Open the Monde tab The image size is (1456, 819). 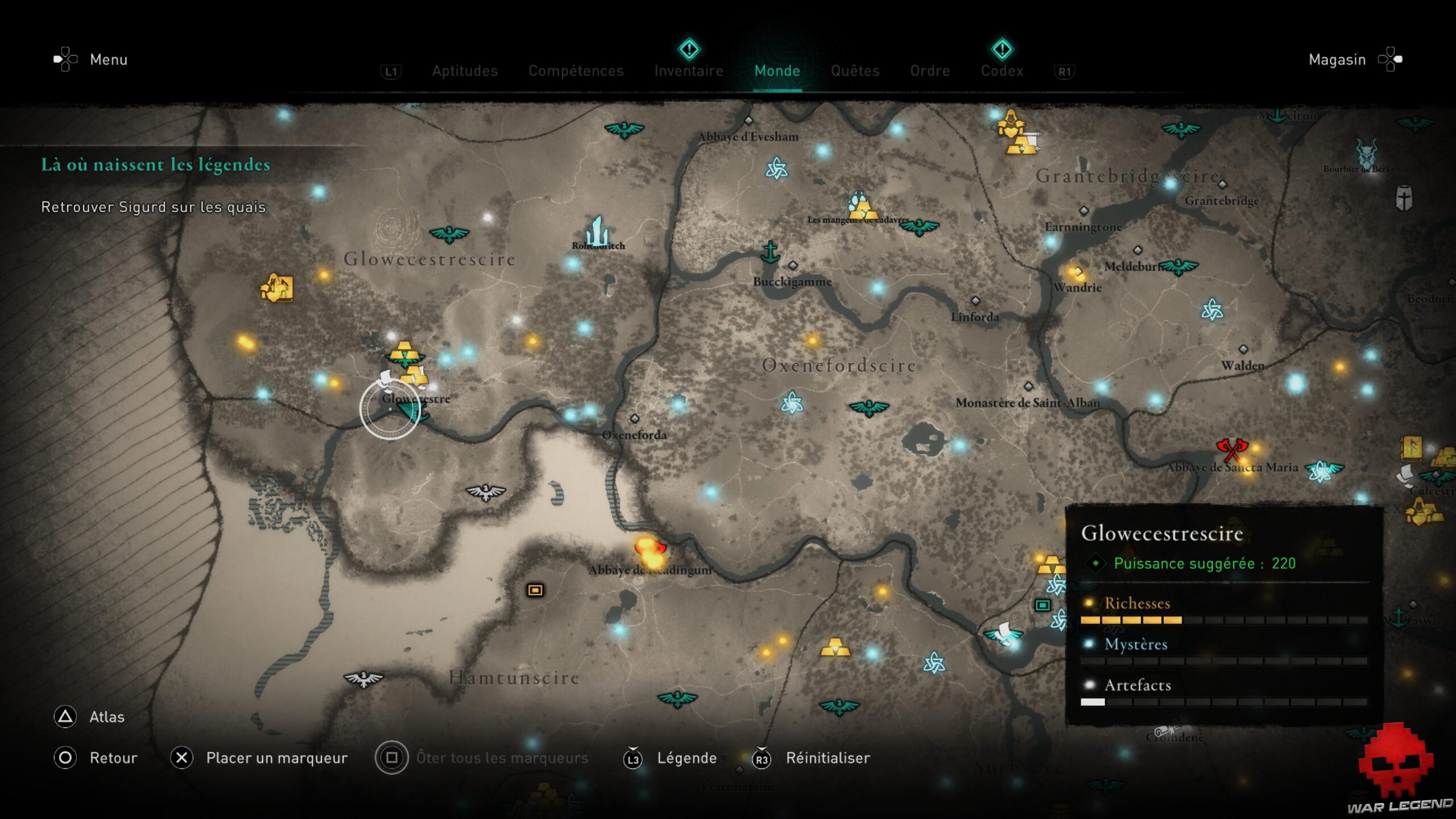777,71
